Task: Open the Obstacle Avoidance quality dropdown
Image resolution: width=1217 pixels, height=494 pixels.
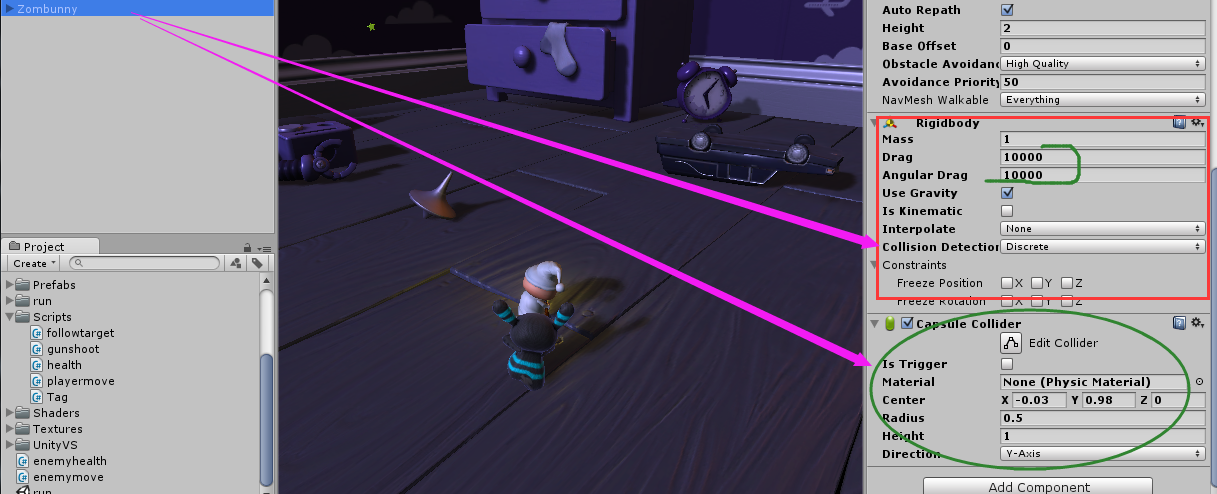Action: coord(1102,64)
